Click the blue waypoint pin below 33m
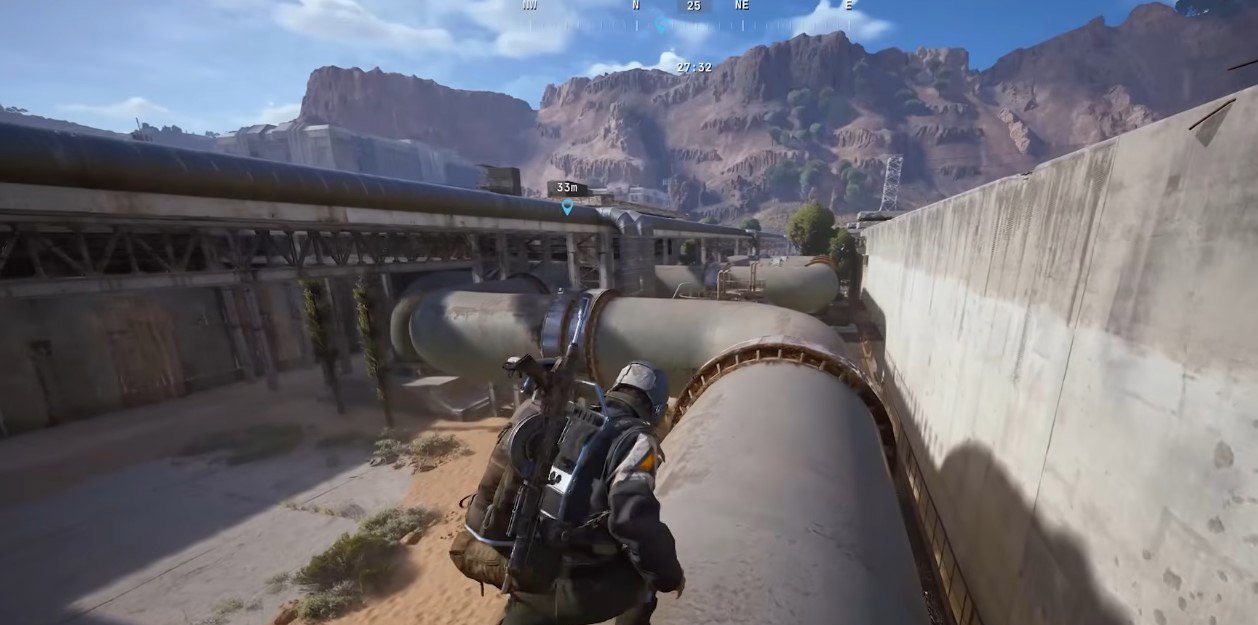This screenshot has width=1258, height=625. (567, 207)
